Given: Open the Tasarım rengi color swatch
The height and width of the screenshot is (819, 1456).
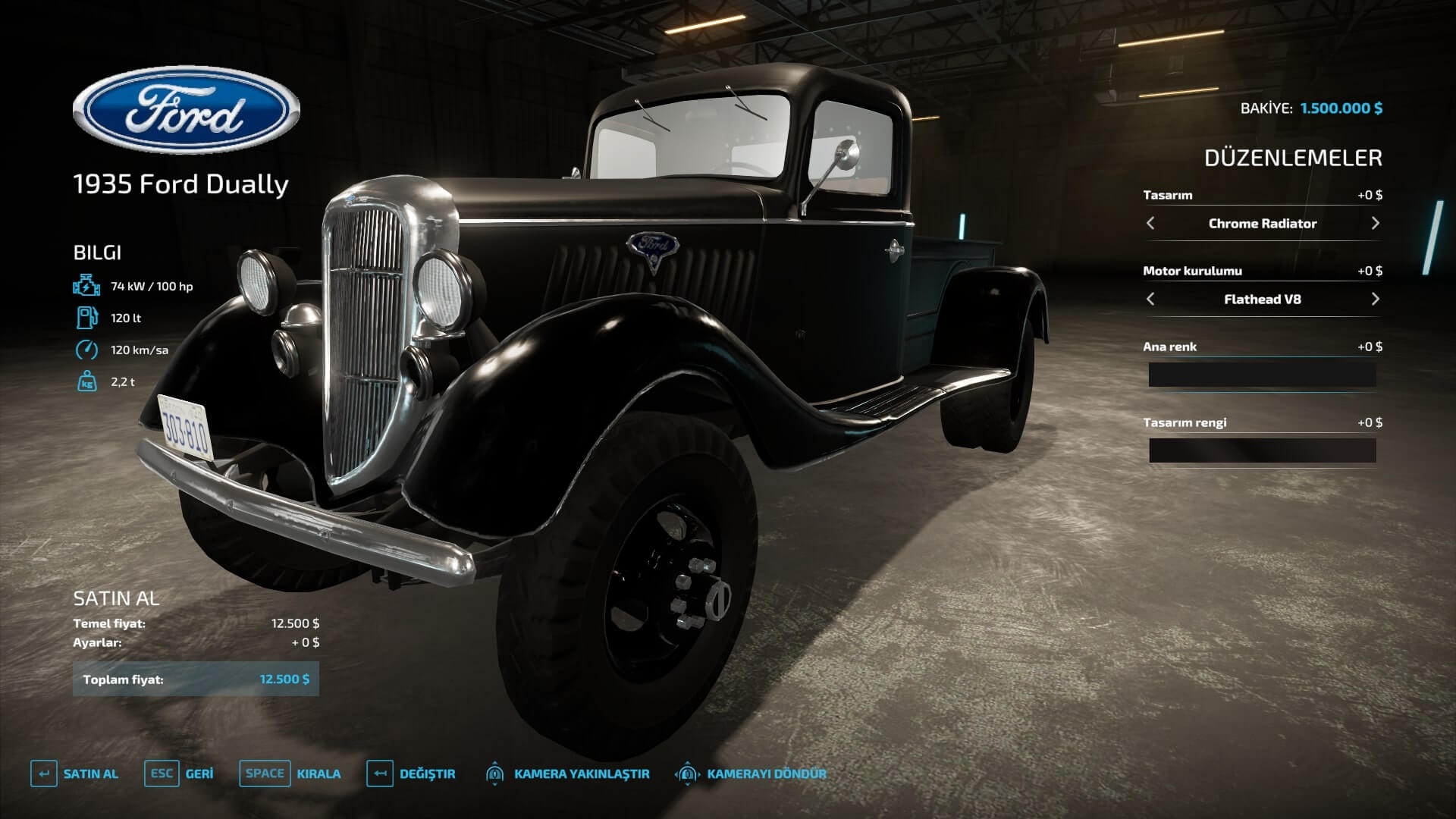Looking at the screenshot, I should [x=1262, y=450].
